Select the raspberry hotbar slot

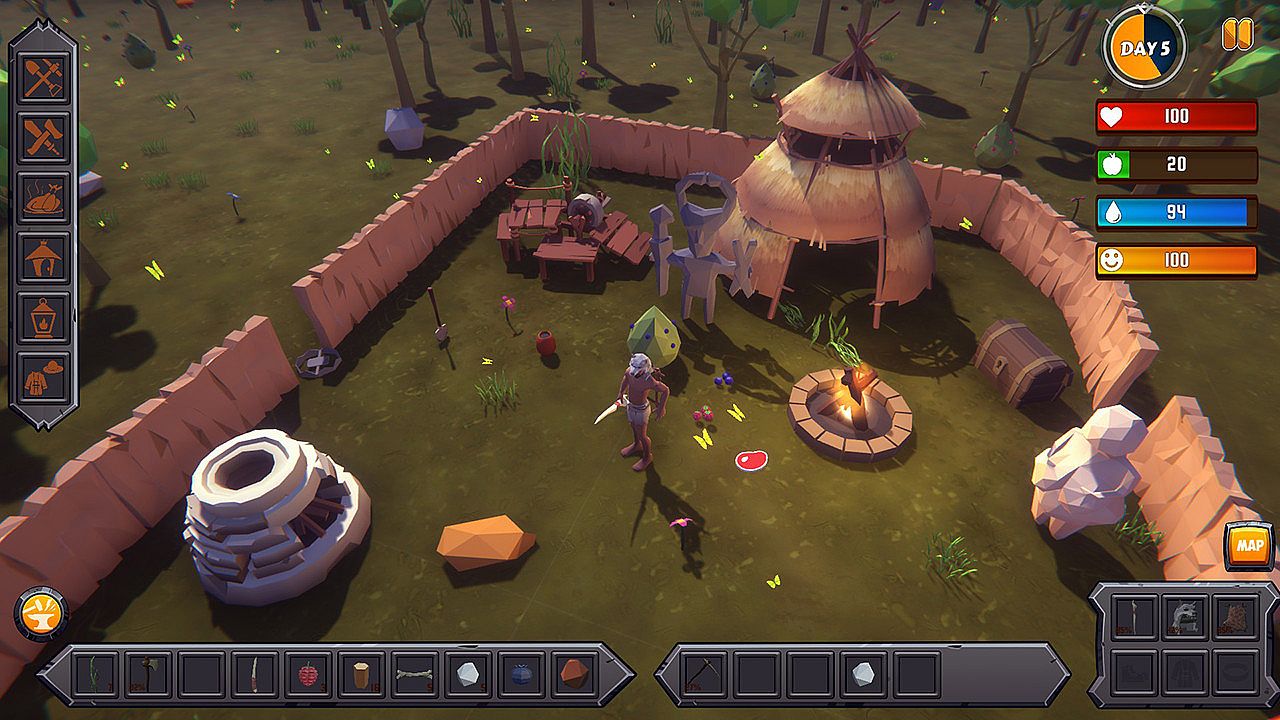pos(308,675)
